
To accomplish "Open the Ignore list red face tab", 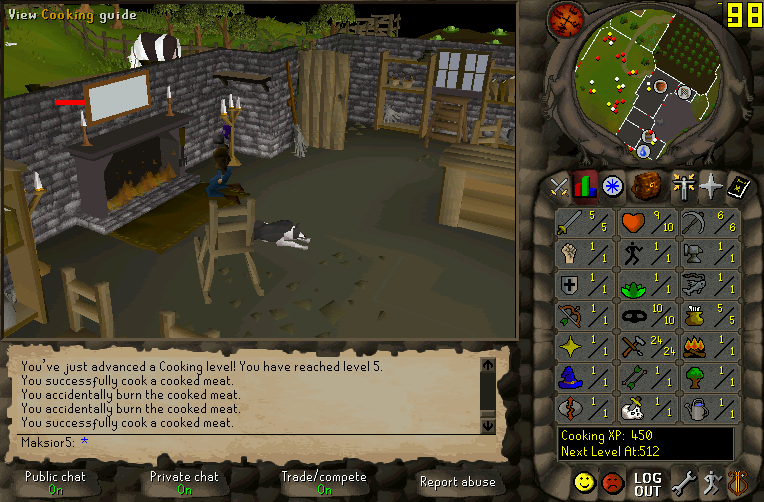I will point(613,484).
